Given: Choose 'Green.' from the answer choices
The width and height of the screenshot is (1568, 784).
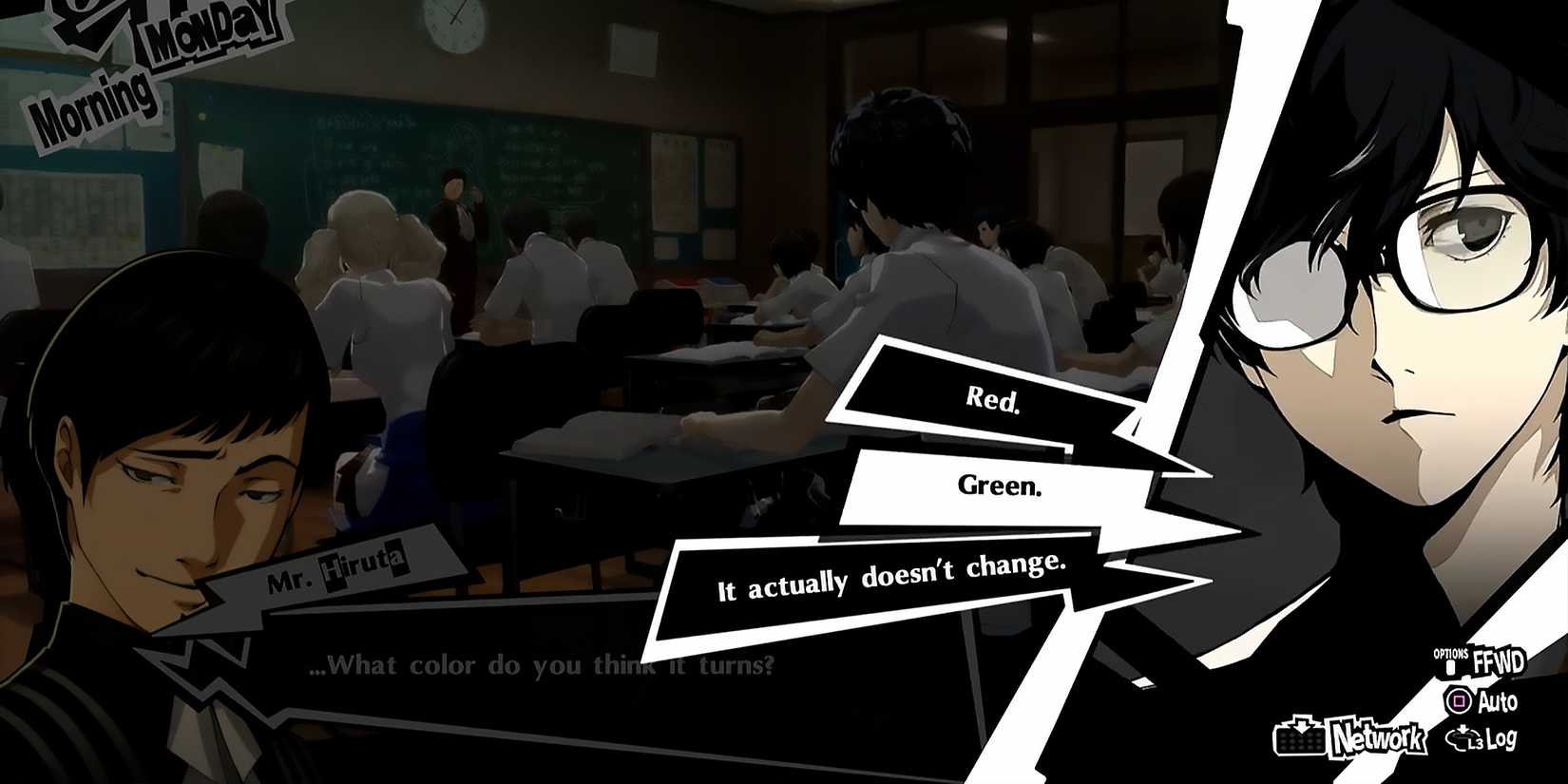Looking at the screenshot, I should pos(1000,488).
